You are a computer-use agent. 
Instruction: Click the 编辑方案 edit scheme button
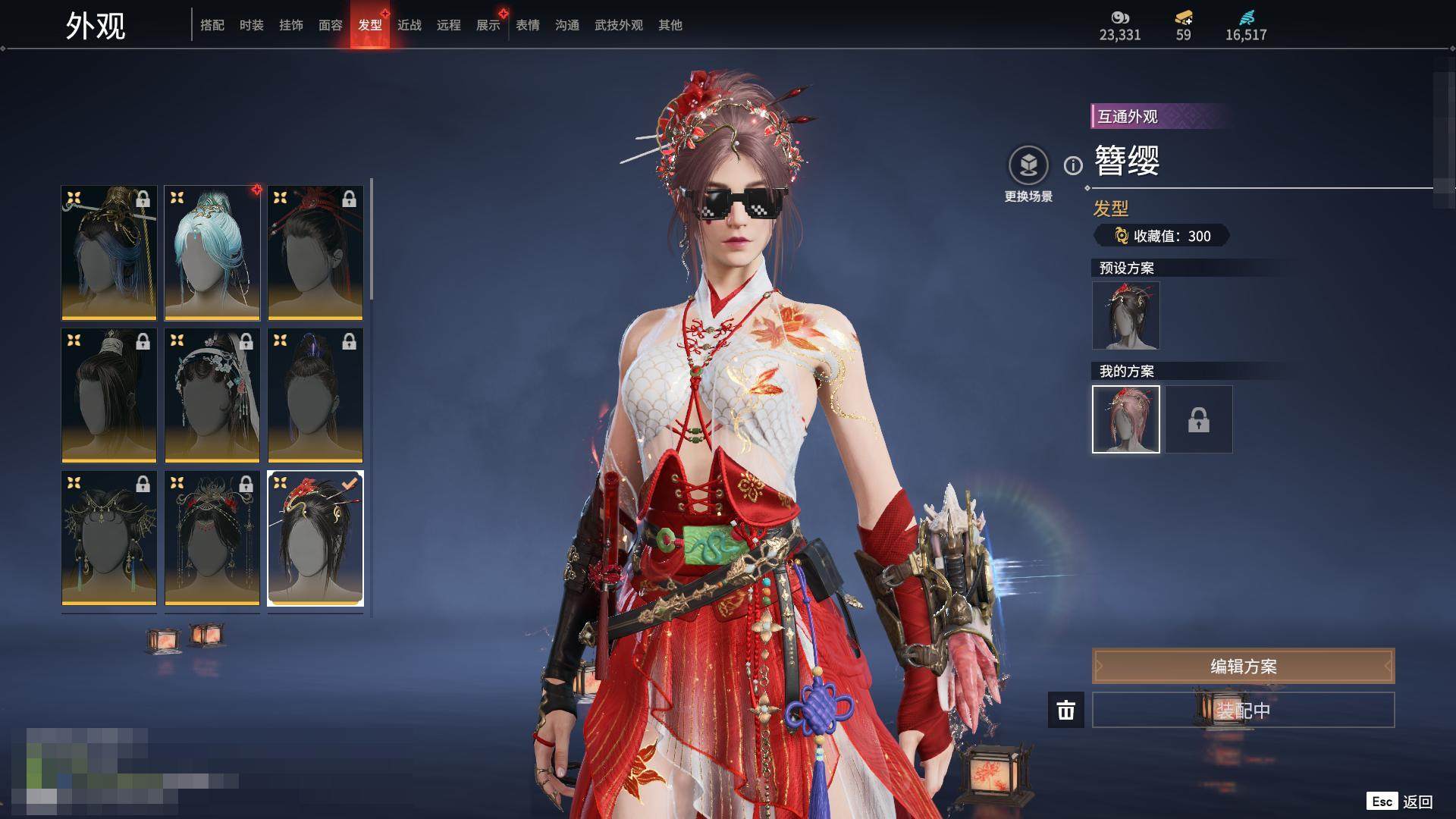point(1243,666)
